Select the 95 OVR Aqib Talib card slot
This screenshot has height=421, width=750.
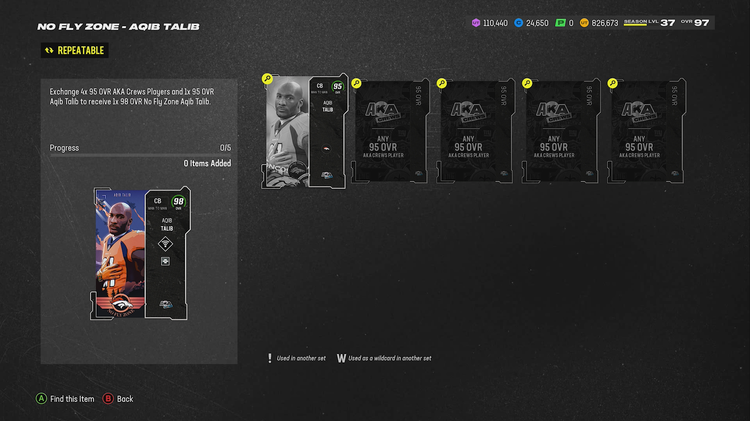(305, 131)
